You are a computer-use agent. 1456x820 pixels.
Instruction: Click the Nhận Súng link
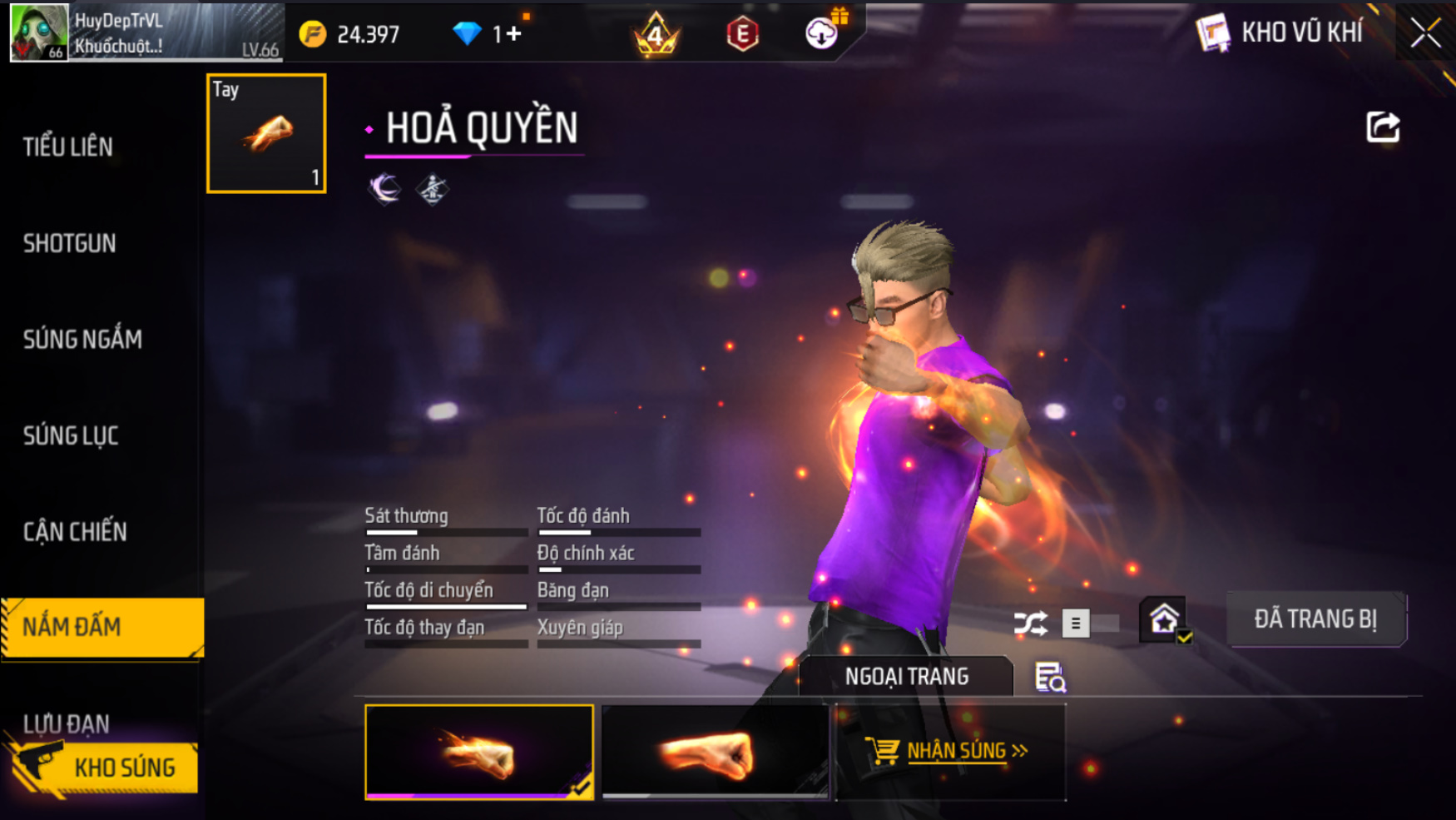point(949,752)
